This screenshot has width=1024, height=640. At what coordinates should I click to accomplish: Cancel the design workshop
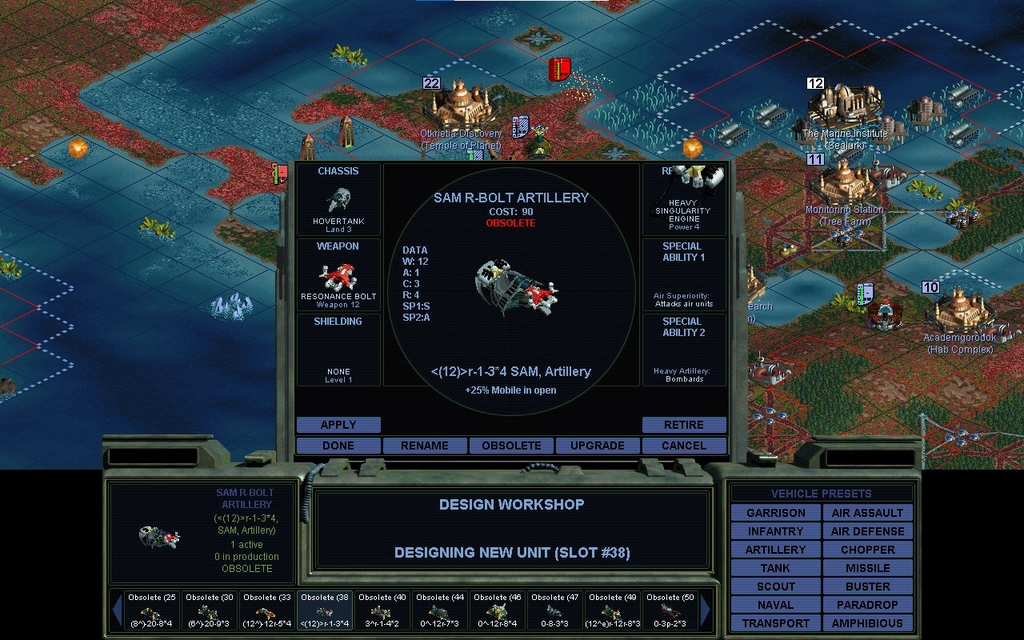coord(684,445)
